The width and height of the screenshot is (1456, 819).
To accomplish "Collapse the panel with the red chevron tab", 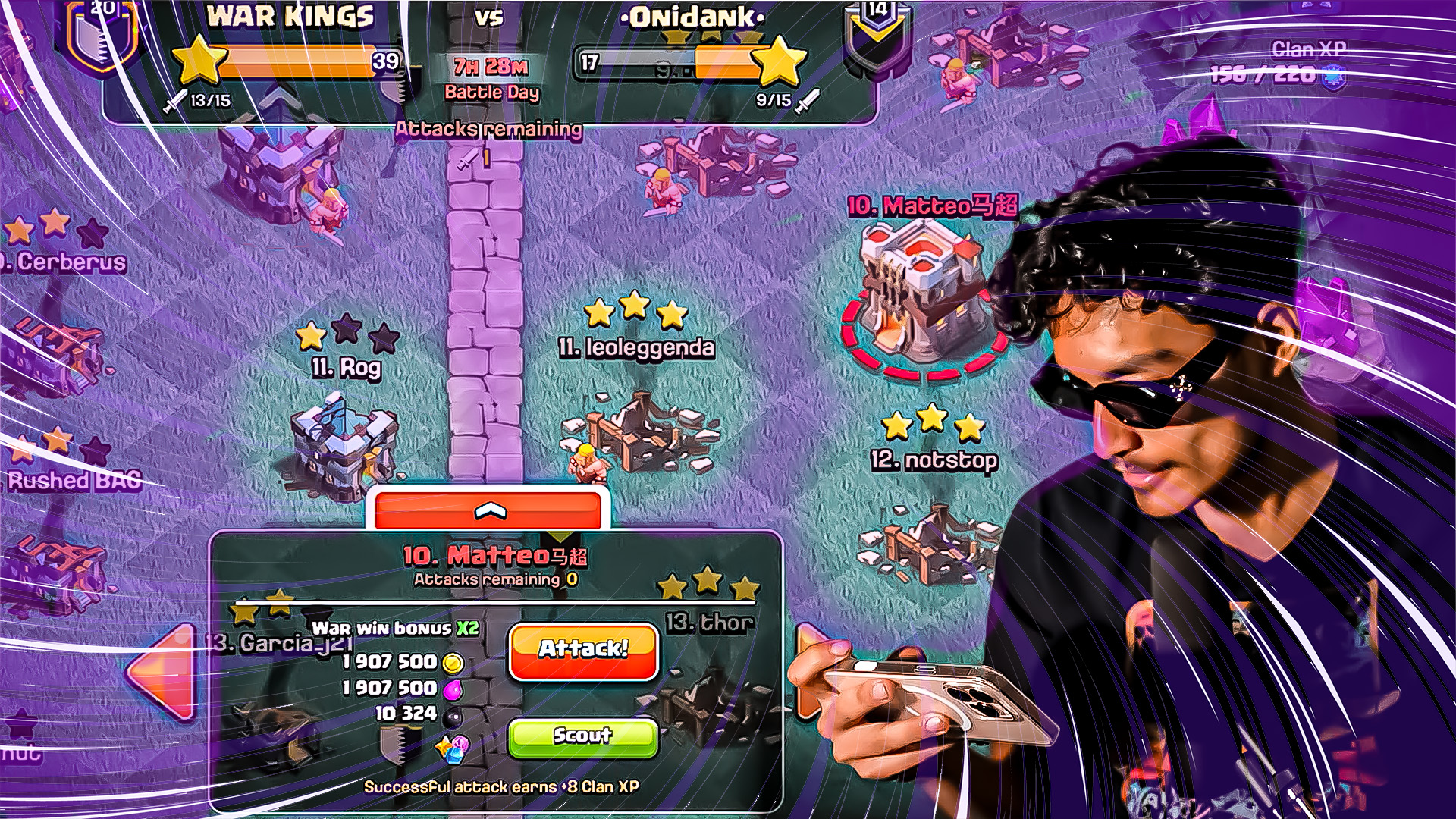I will (x=490, y=510).
